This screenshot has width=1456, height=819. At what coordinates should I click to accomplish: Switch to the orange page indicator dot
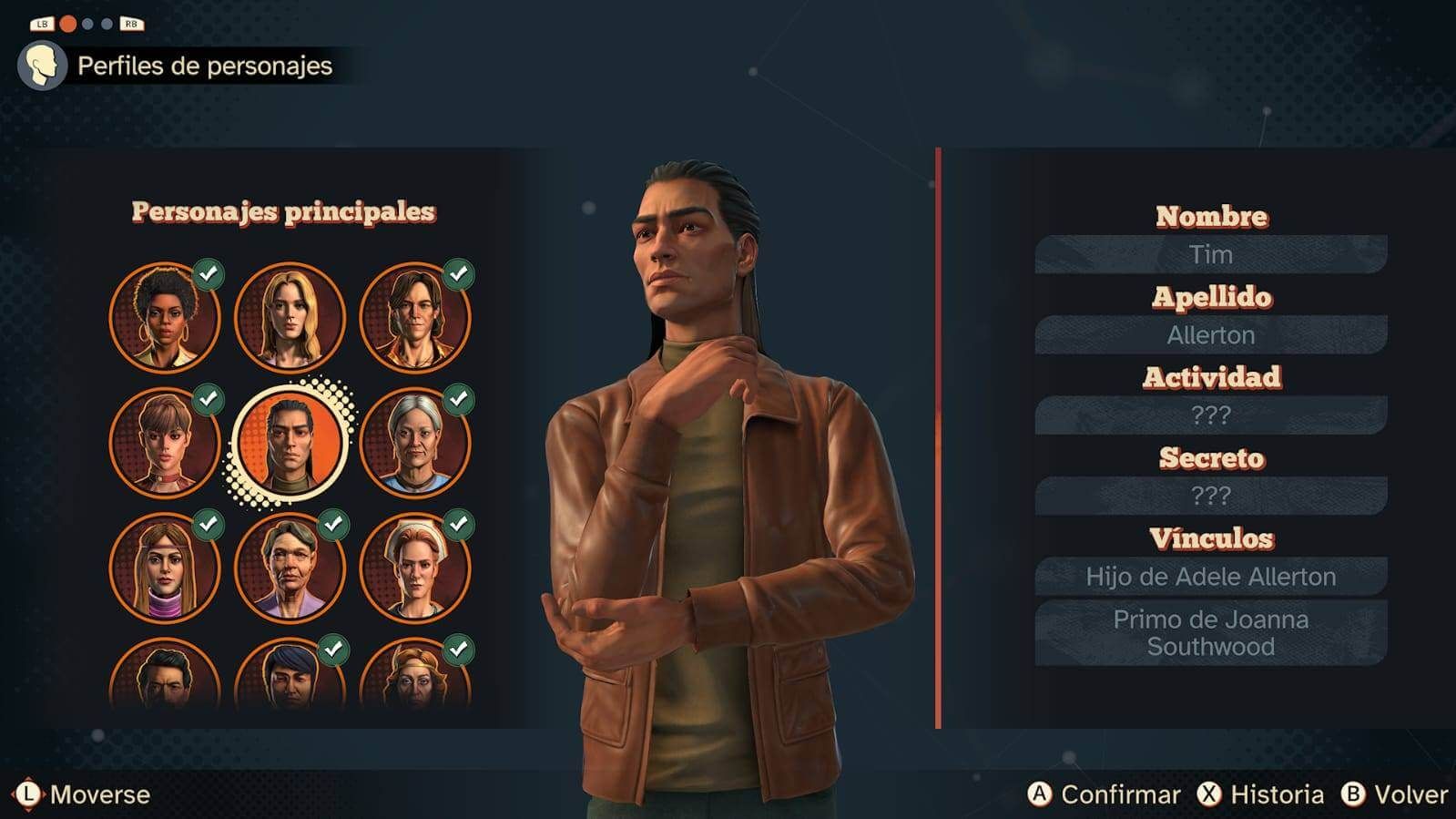[68, 24]
